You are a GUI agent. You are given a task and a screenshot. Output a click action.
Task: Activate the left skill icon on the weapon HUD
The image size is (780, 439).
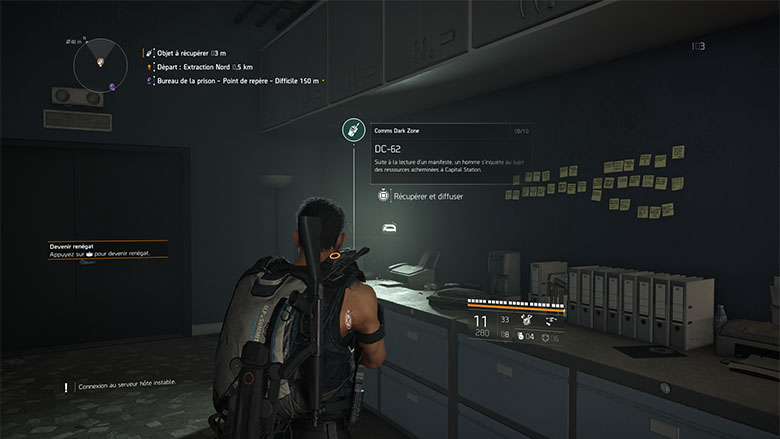(524, 319)
